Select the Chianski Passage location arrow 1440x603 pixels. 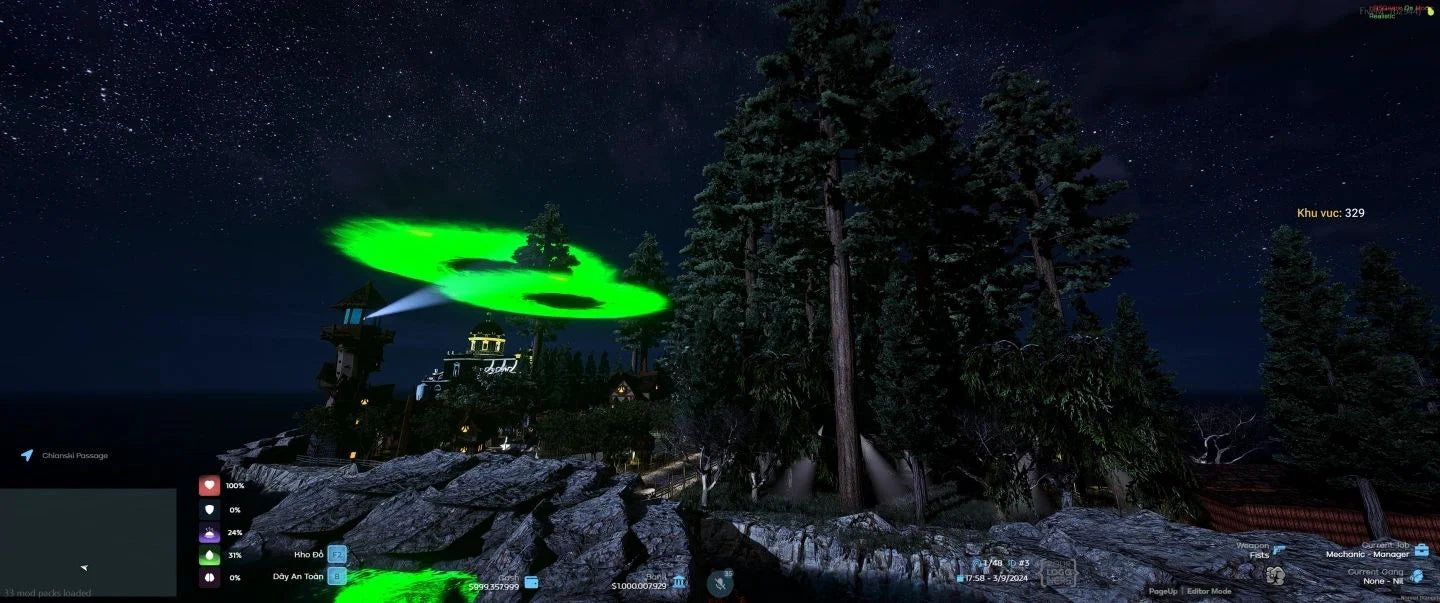27,455
